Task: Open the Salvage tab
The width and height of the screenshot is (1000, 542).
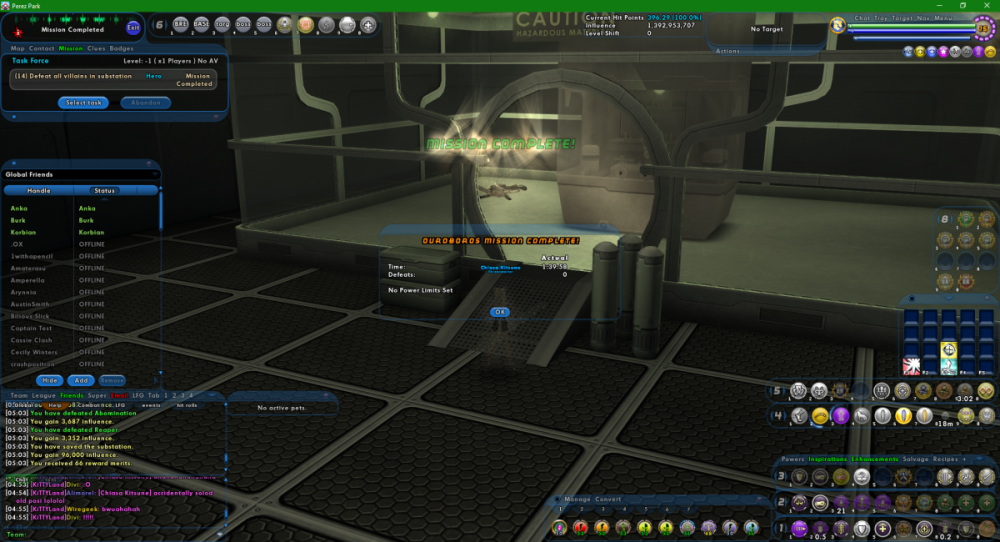Action: [x=915, y=459]
